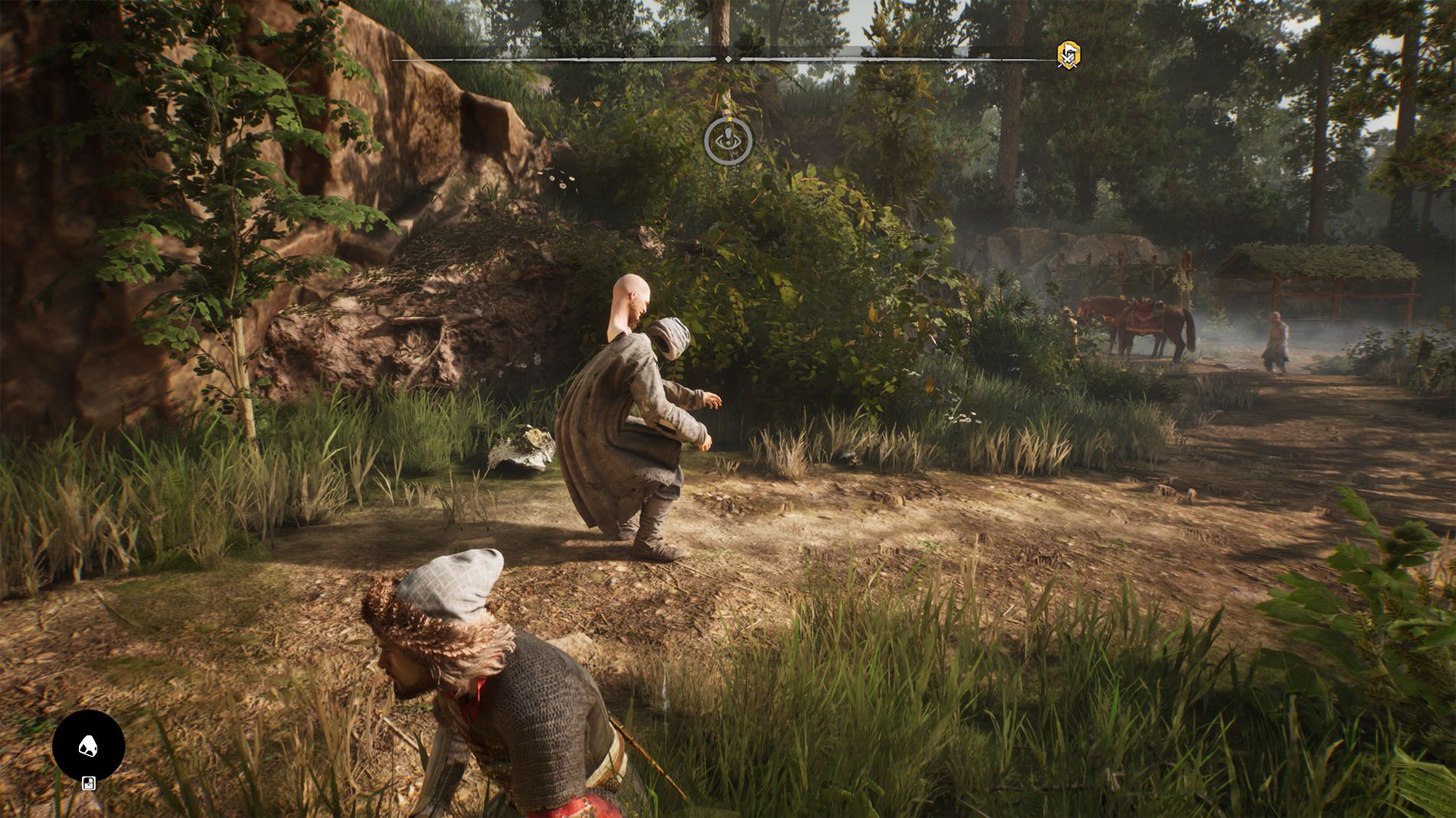Select the black circular item slot
1456x818 pixels.
click(88, 746)
